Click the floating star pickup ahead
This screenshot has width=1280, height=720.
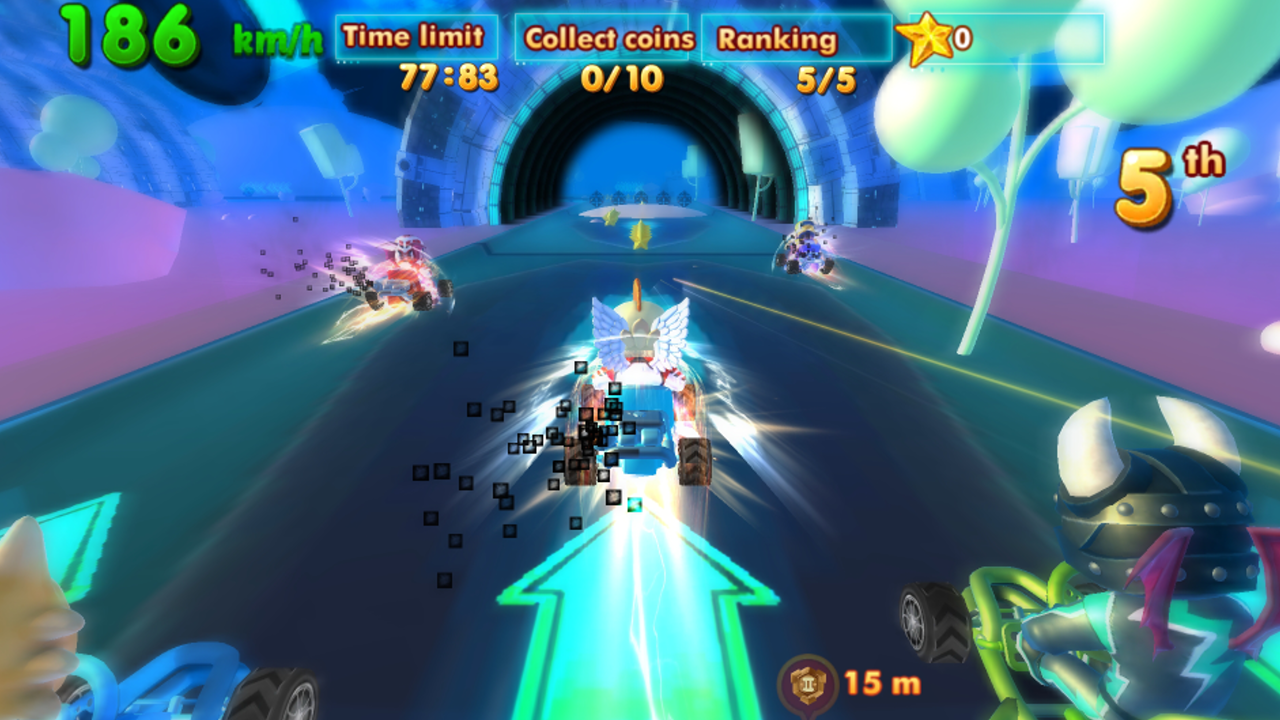pos(641,235)
